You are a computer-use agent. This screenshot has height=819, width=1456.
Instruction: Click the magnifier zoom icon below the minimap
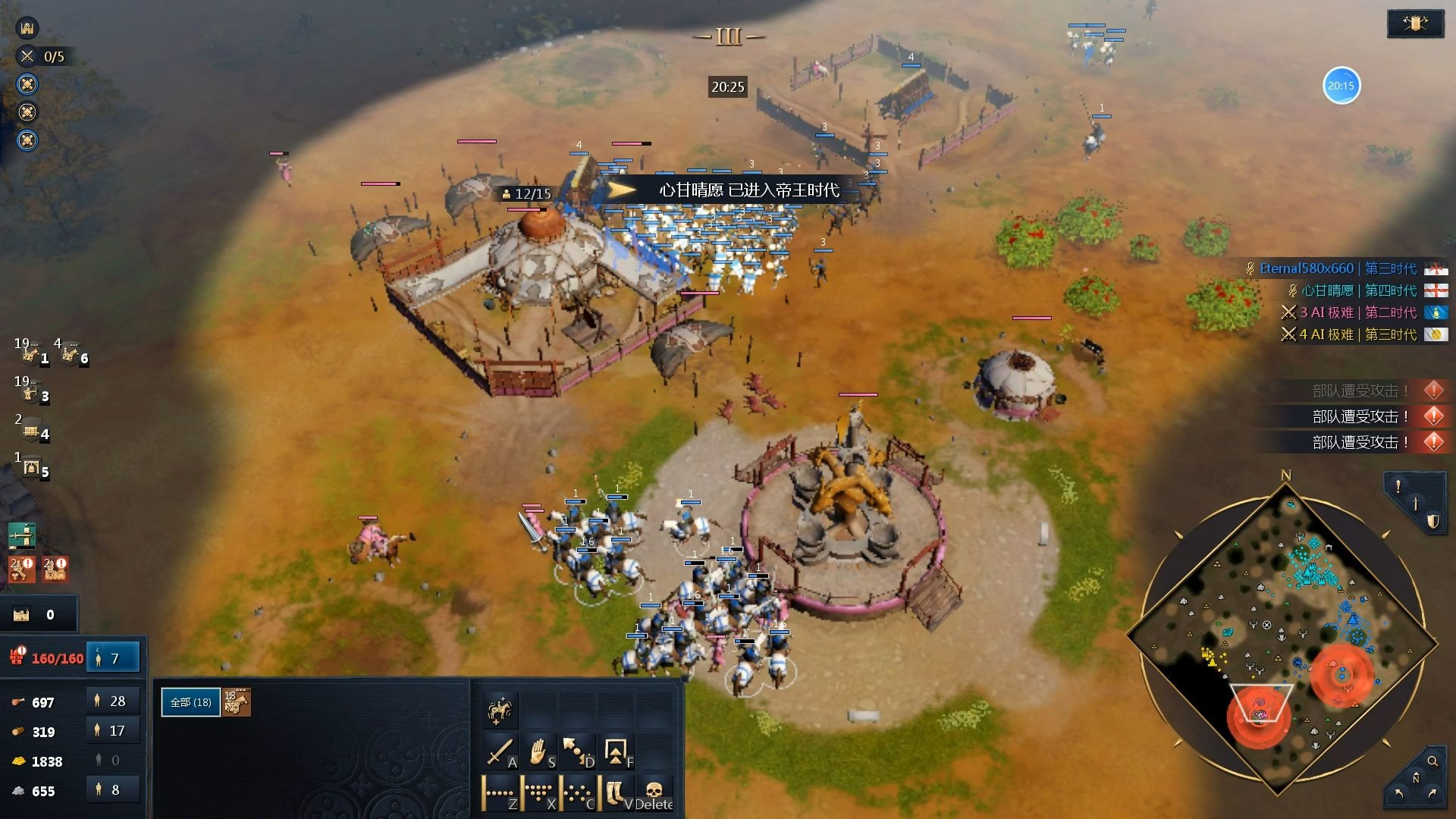click(1432, 761)
